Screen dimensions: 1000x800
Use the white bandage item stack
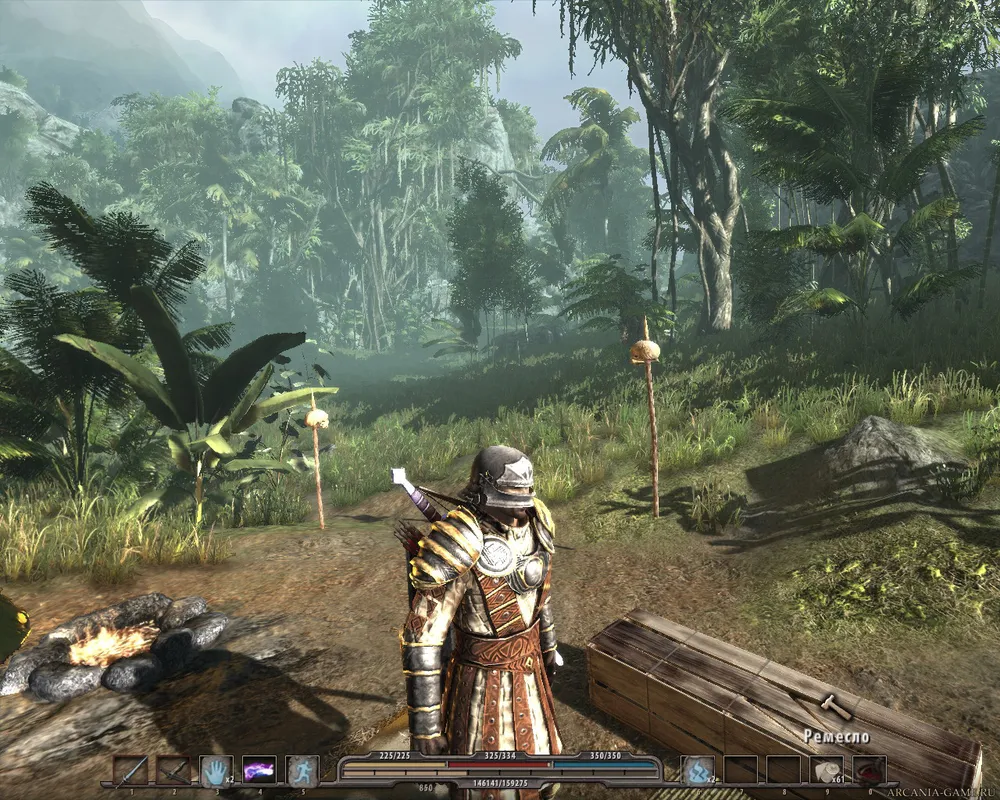pos(826,769)
